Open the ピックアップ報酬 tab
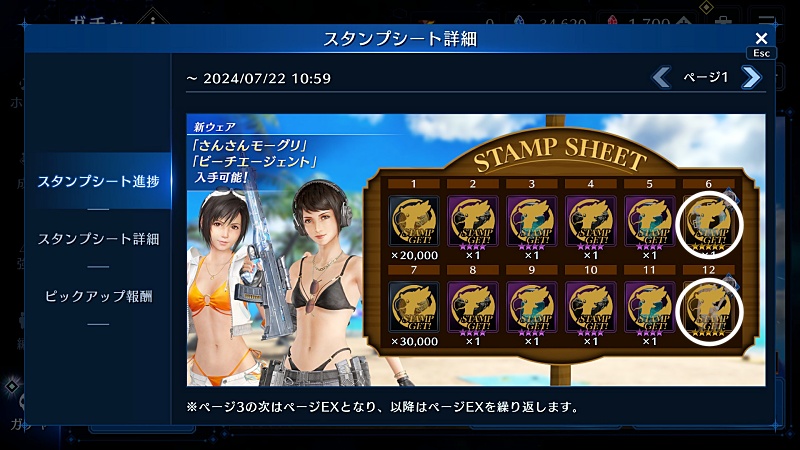 98,297
